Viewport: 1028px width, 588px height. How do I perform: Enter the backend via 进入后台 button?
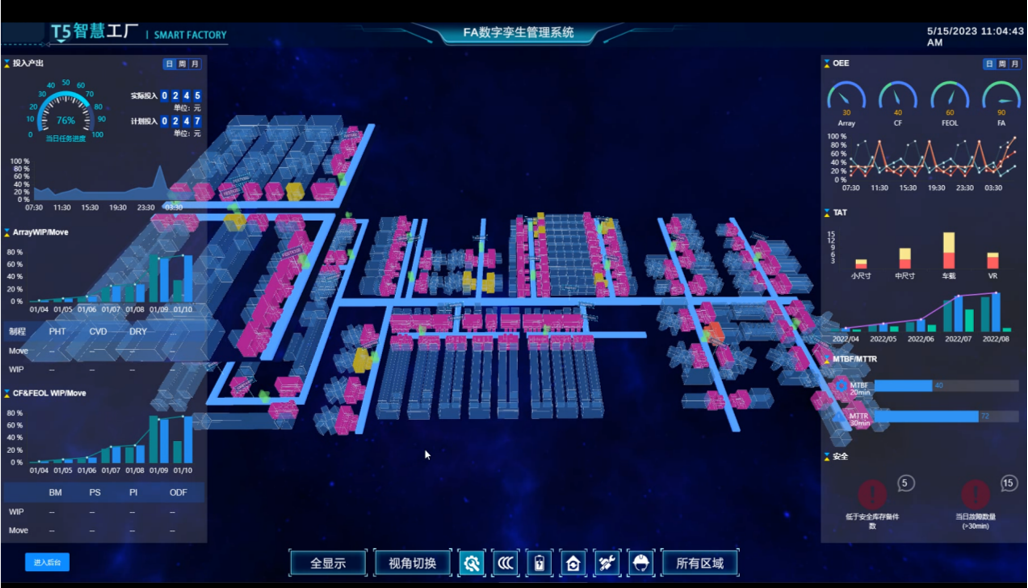point(47,563)
